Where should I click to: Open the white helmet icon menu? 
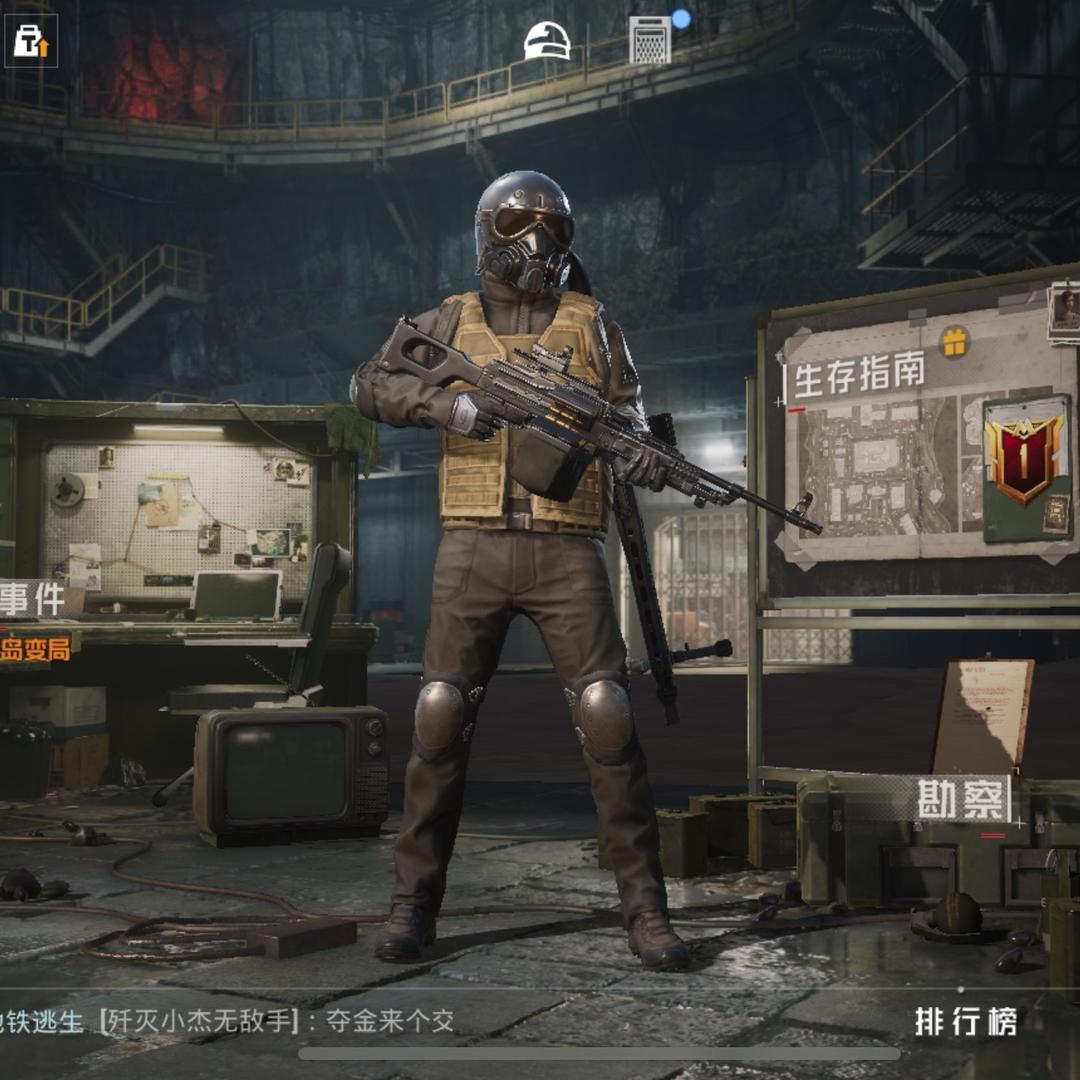(547, 41)
